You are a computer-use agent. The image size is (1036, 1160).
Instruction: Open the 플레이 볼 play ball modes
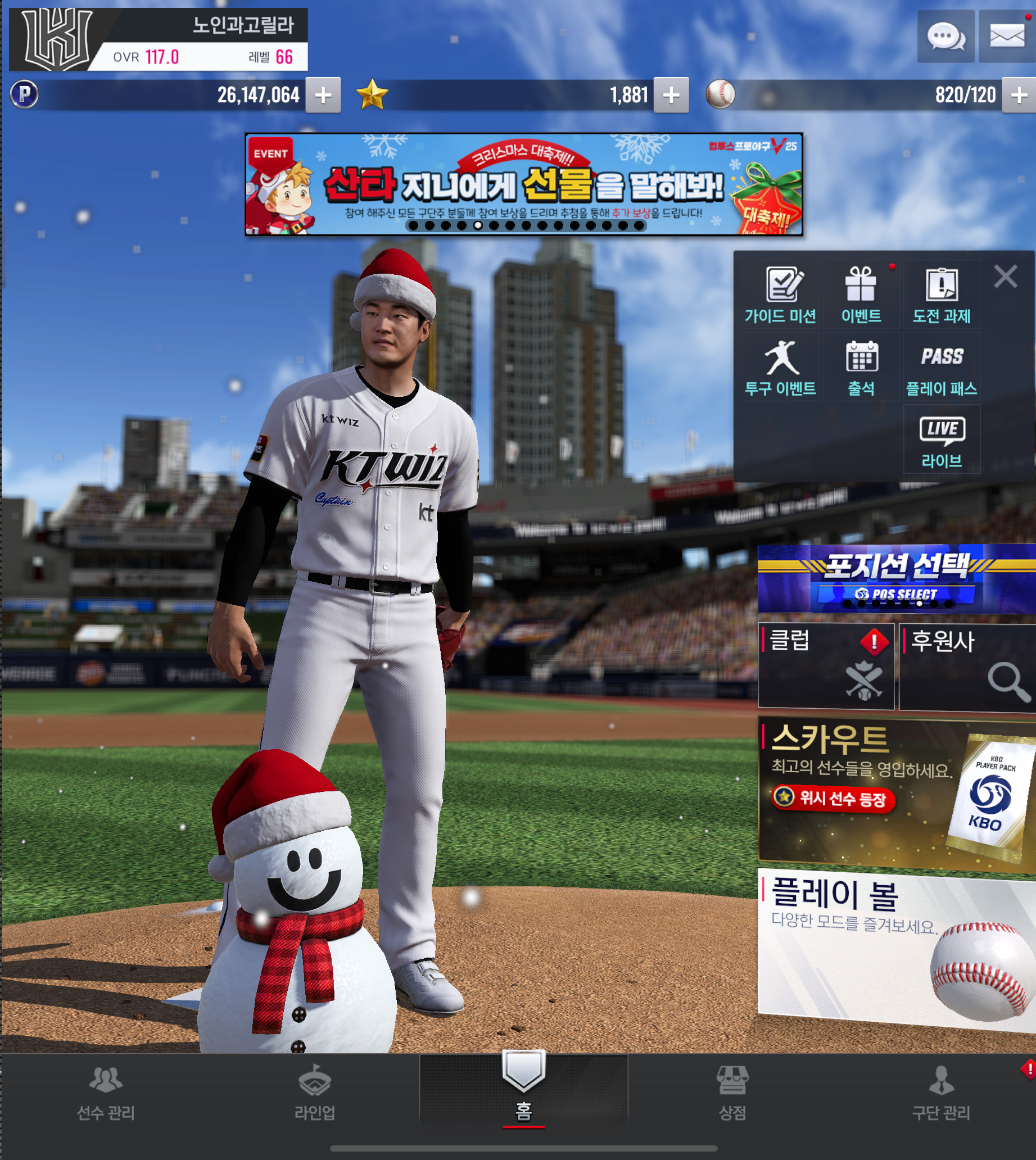click(x=896, y=948)
